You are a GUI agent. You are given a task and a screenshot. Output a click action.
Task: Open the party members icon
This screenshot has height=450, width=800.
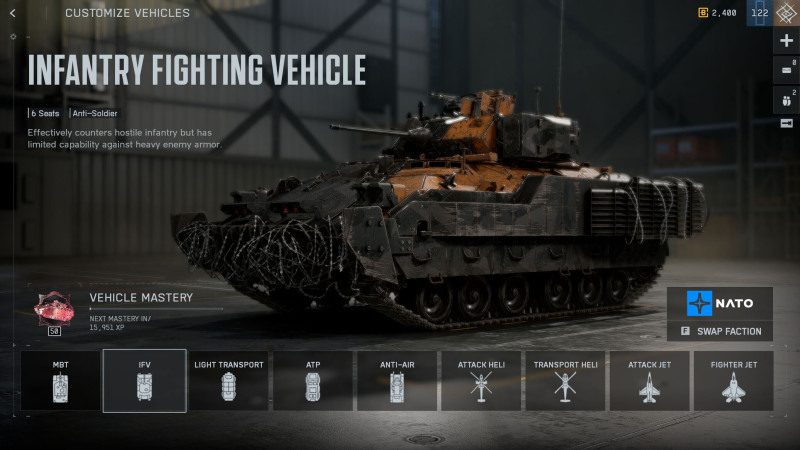786,98
